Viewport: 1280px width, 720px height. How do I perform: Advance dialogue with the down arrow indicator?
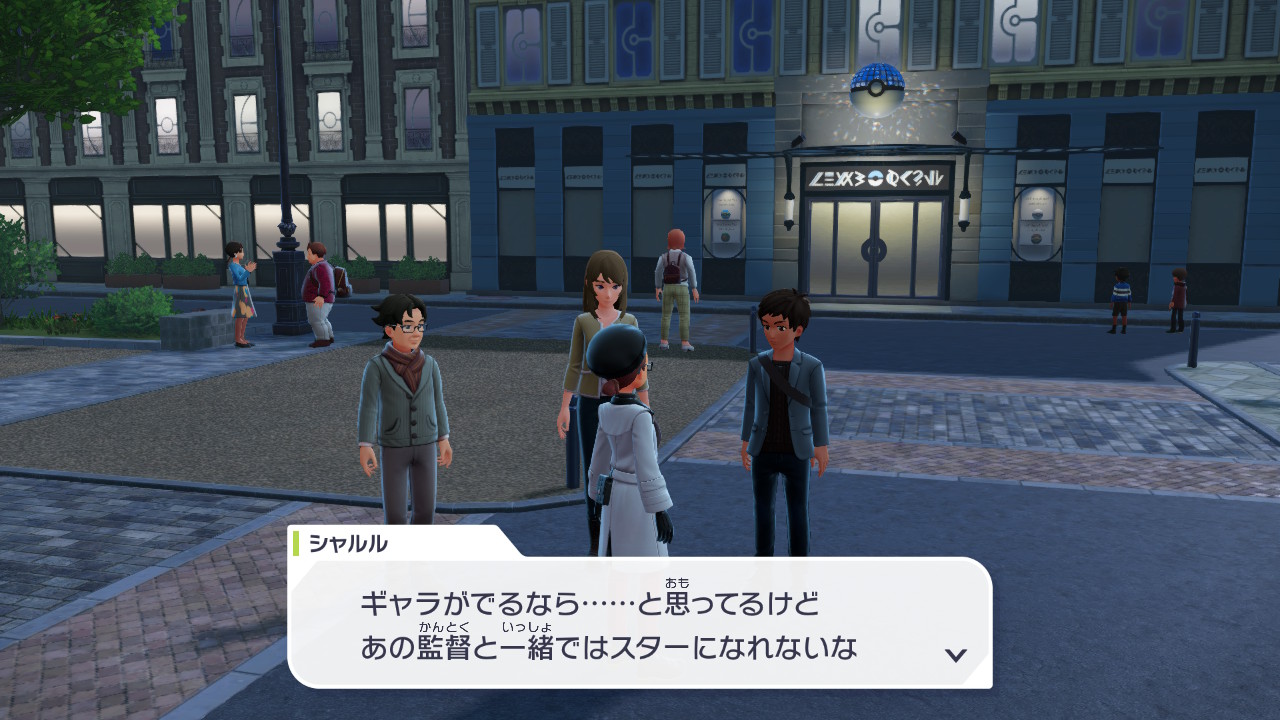click(x=956, y=655)
